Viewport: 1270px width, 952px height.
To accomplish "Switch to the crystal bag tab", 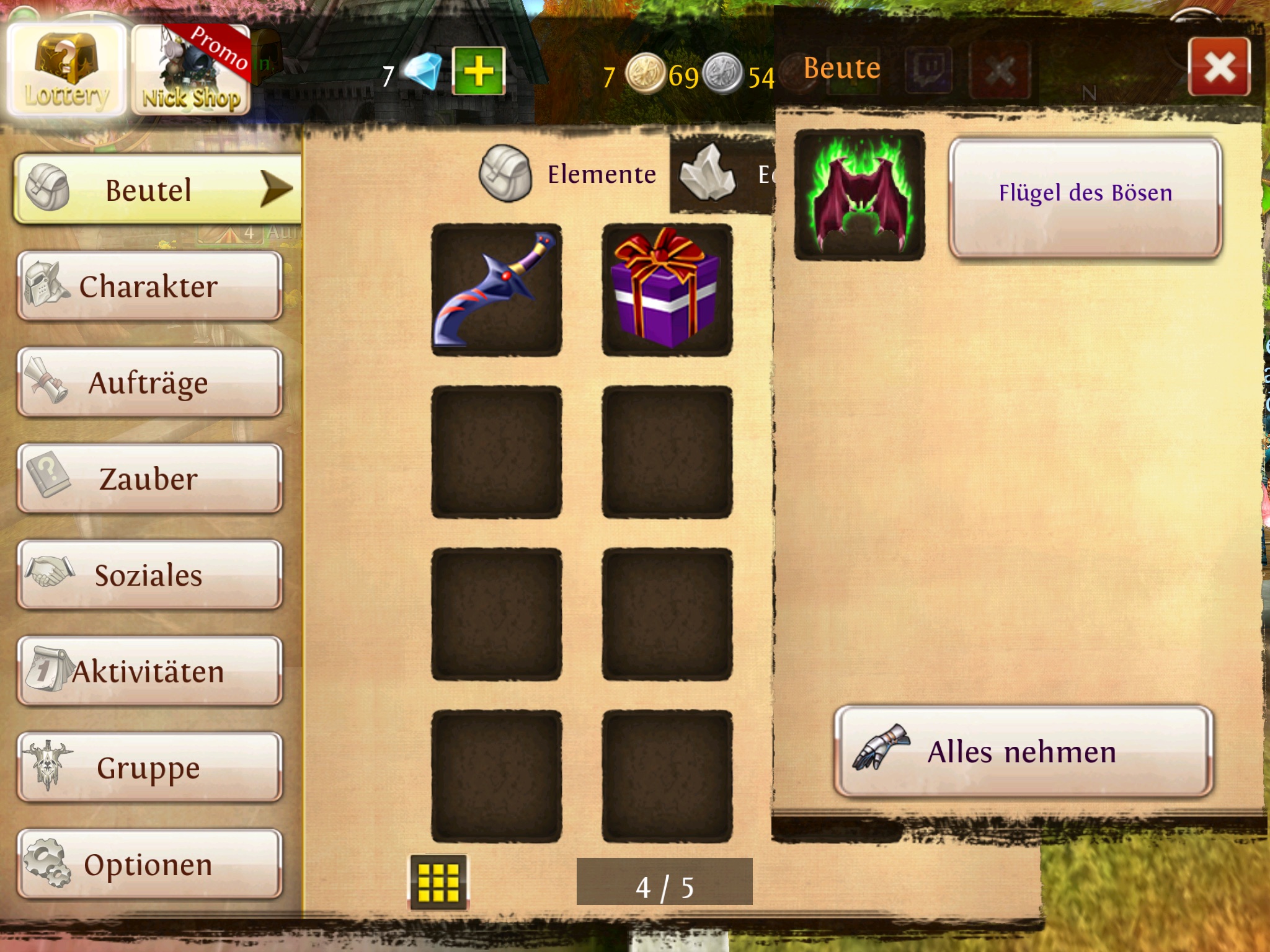I will 723,174.
